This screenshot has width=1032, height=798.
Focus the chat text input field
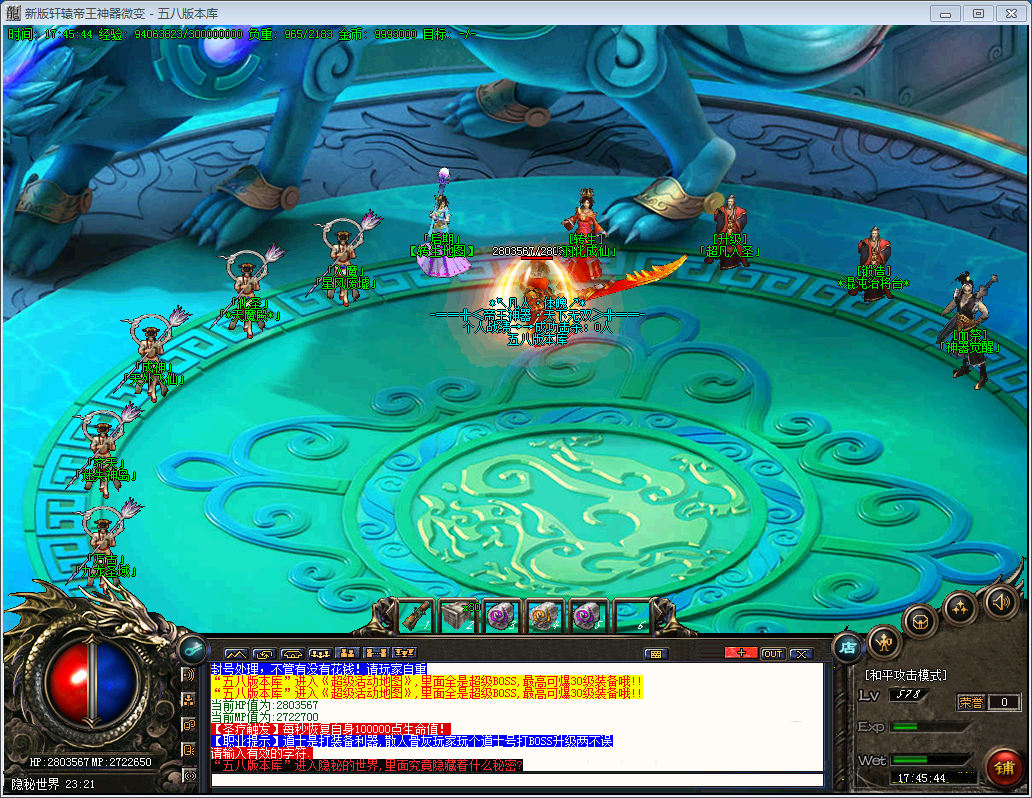point(515,780)
